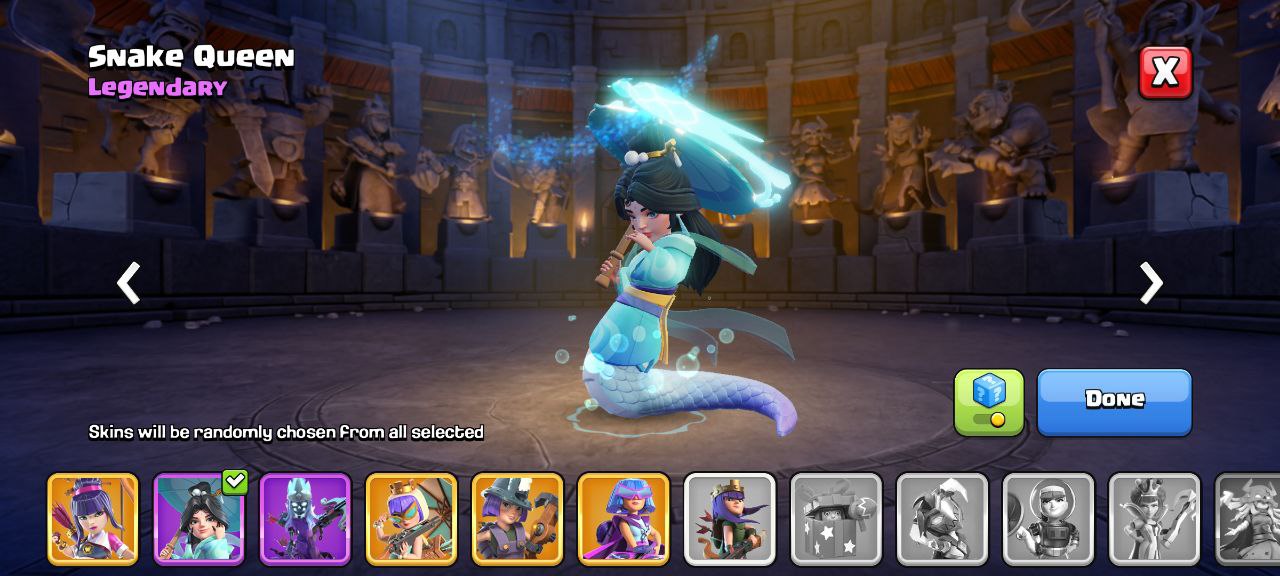Select the locked gift box queen skin
This screenshot has height=576, width=1280.
point(836,518)
